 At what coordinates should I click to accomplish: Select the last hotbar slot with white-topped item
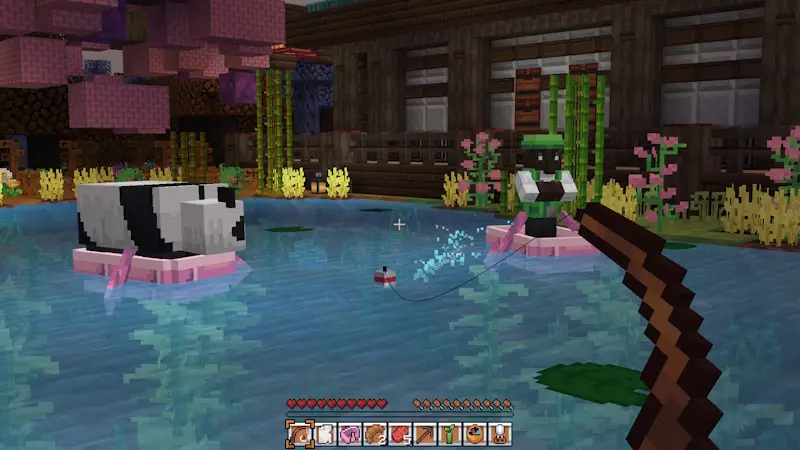click(499, 434)
